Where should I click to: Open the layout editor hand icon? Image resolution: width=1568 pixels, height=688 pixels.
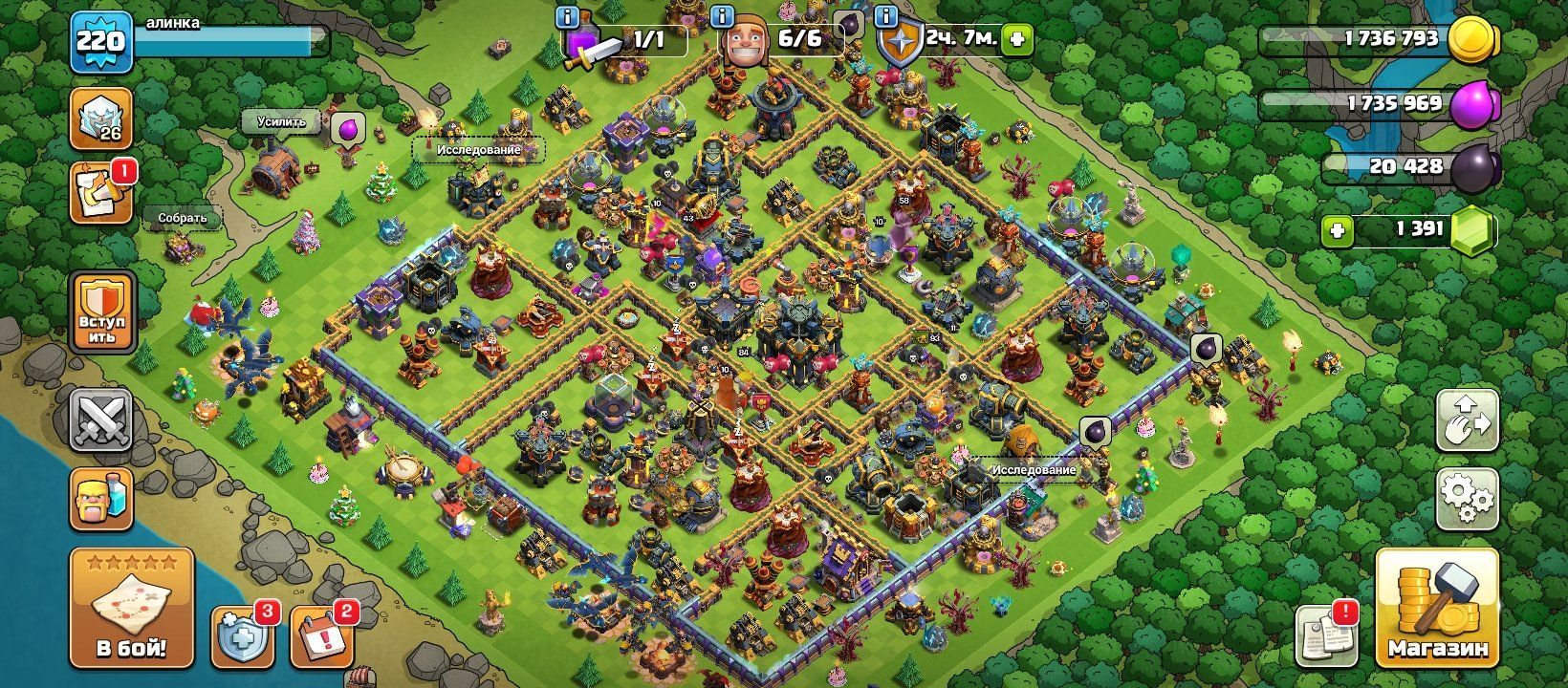coord(1467,420)
